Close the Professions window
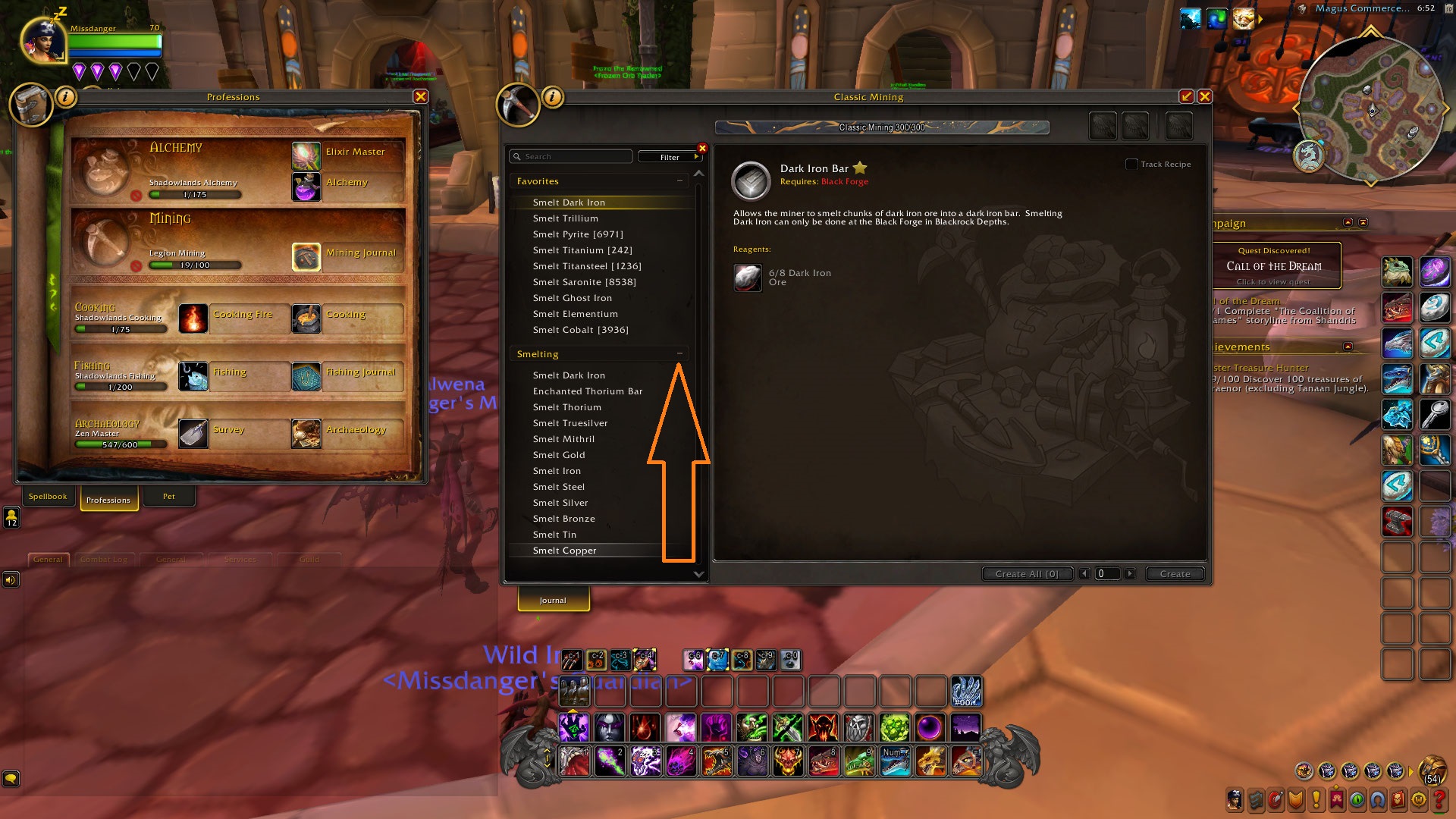The width and height of the screenshot is (1456, 819). (x=421, y=97)
